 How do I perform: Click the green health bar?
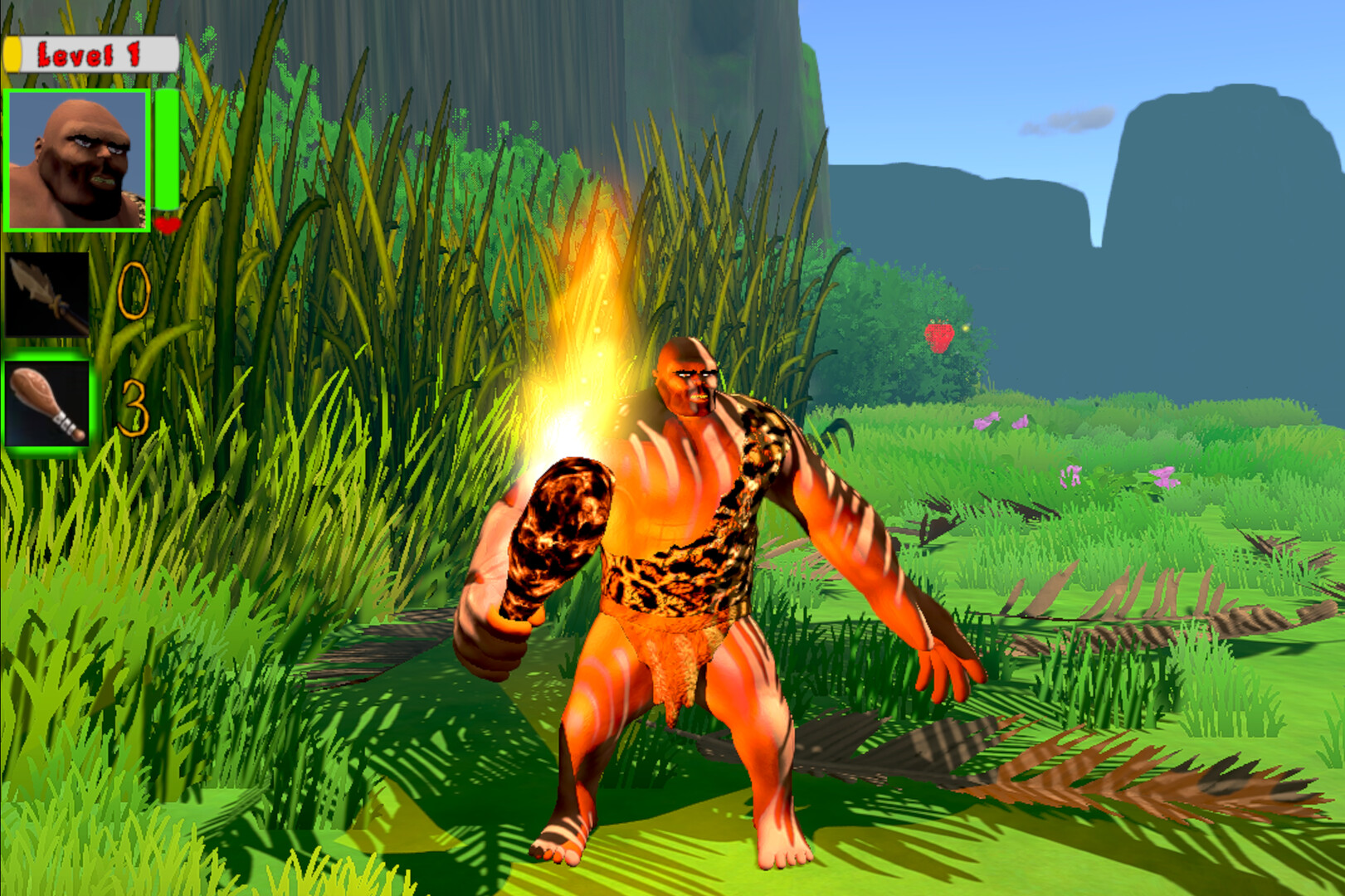tap(165, 149)
